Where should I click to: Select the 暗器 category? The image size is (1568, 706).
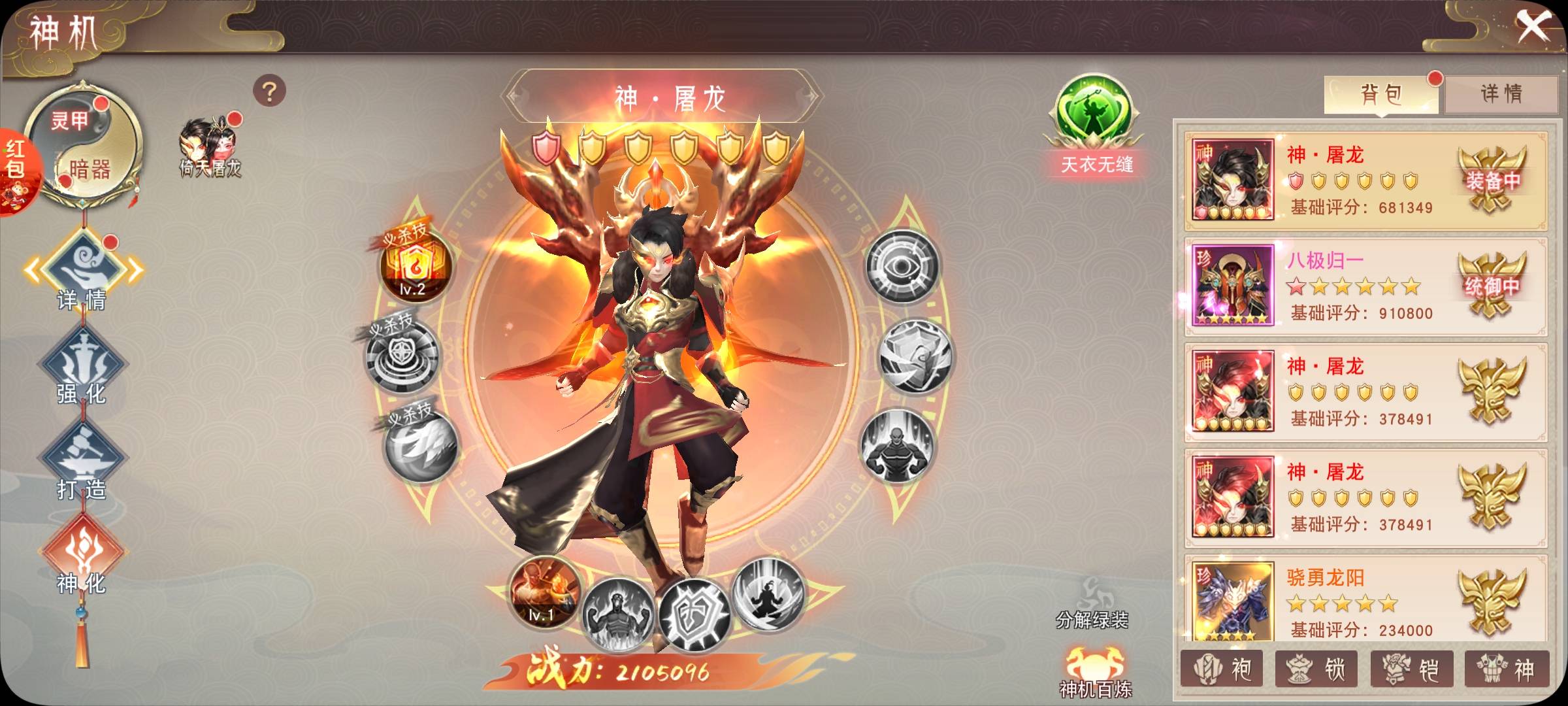pos(90,170)
